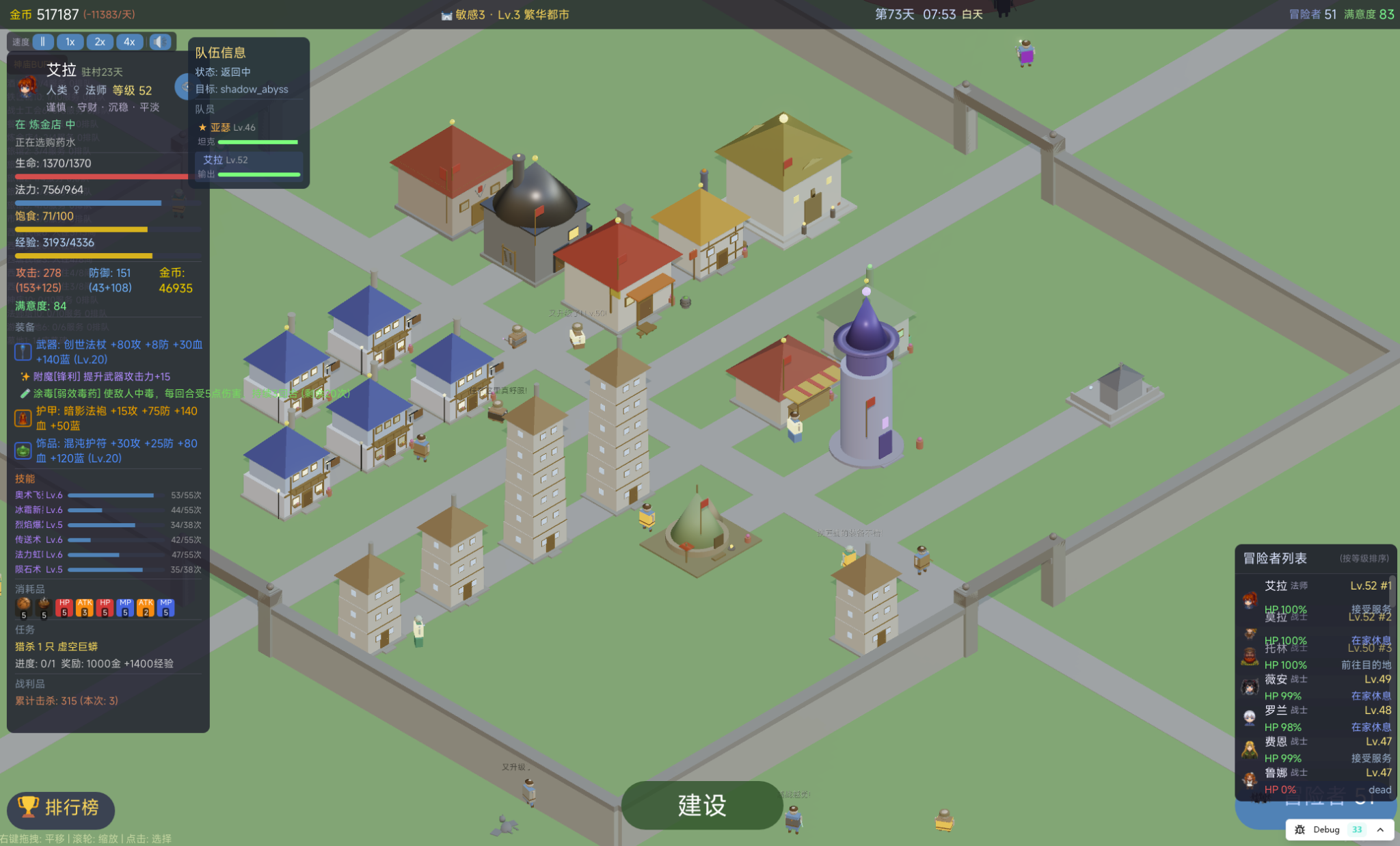
Task: Switch game speed to 2x
Action: (100, 42)
